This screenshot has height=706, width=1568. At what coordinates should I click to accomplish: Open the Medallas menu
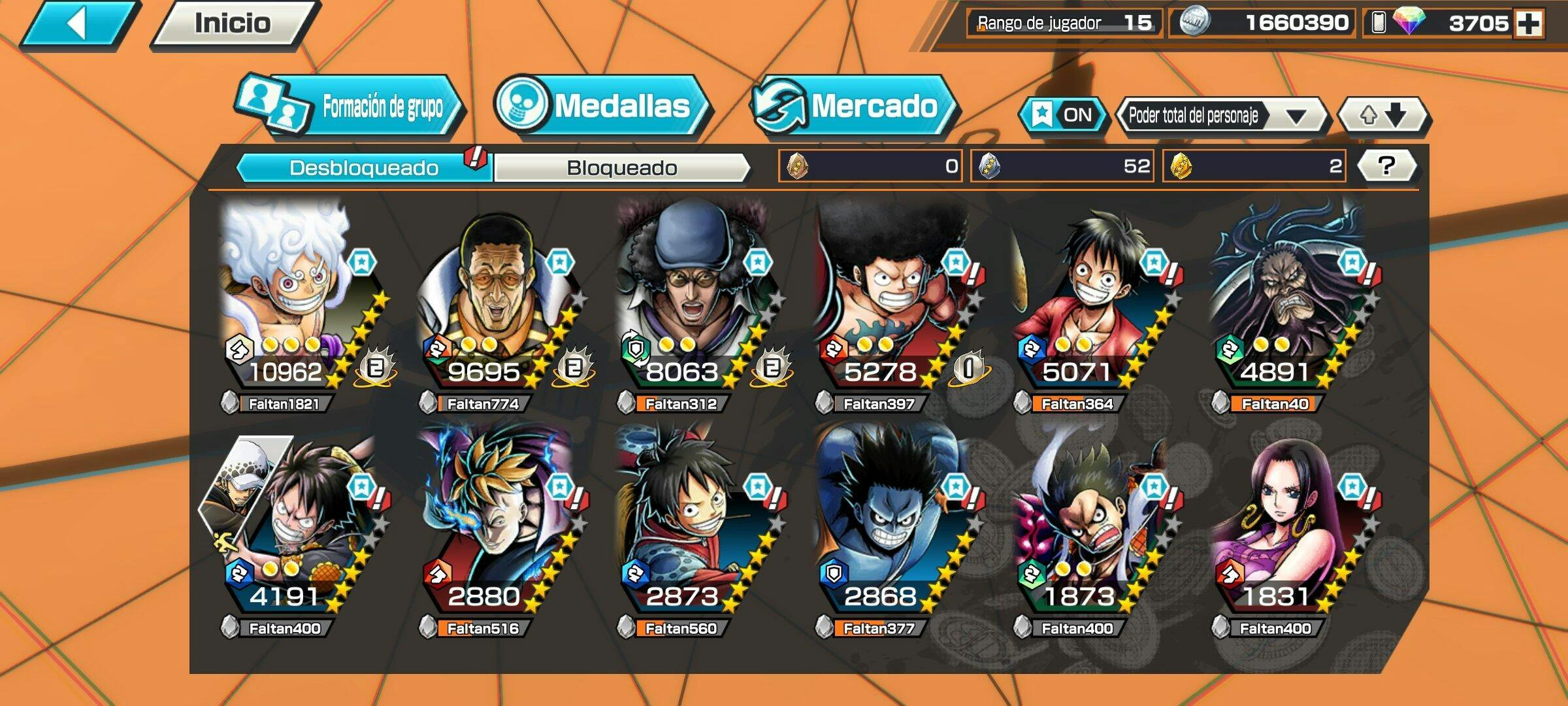click(x=601, y=107)
